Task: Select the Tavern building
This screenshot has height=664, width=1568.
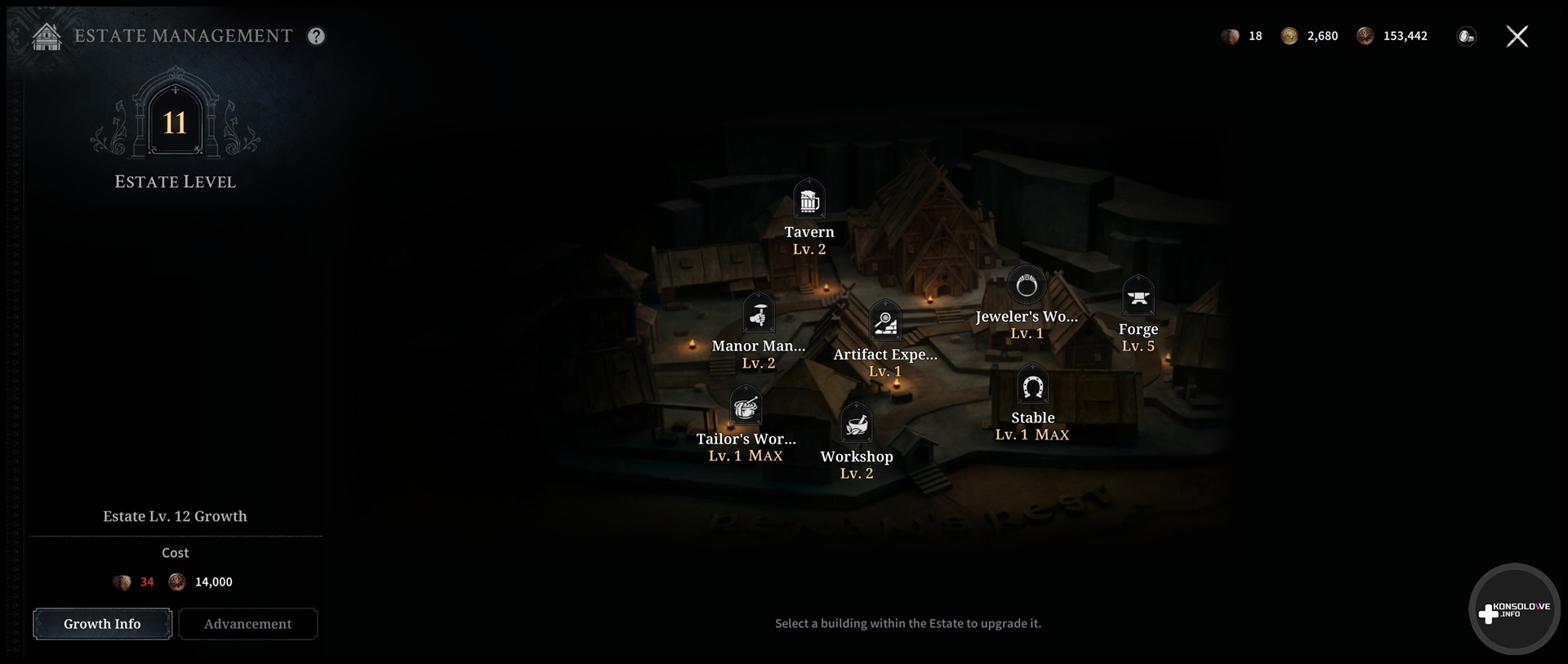Action: (808, 200)
